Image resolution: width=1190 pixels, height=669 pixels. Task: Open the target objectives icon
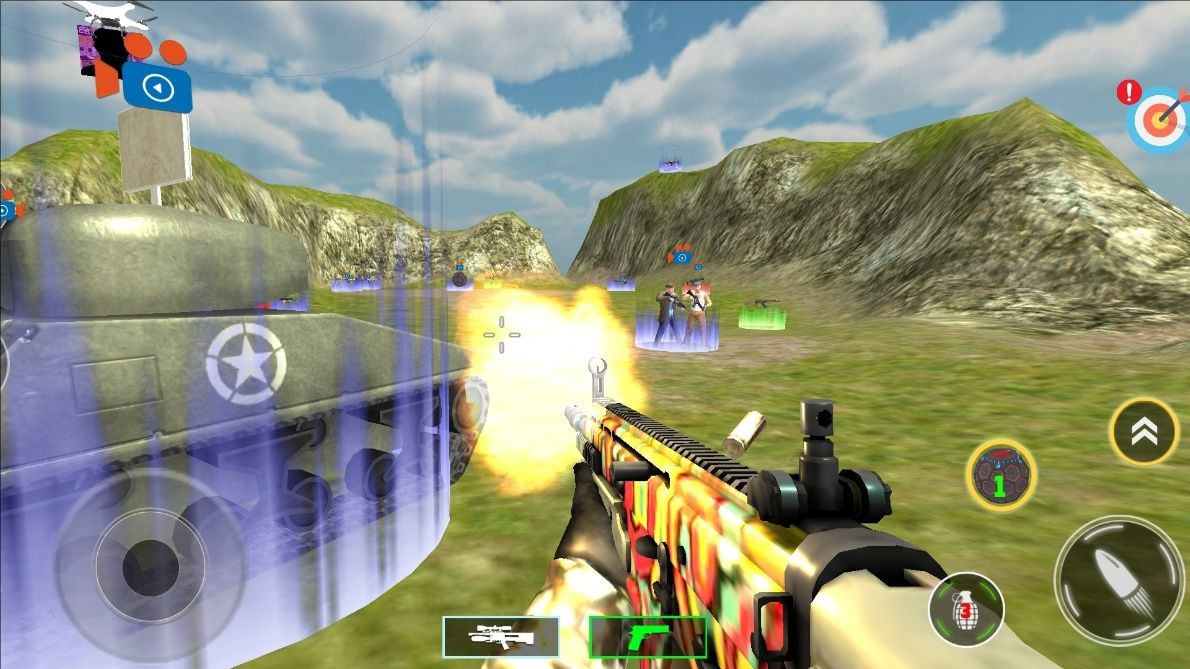1157,118
